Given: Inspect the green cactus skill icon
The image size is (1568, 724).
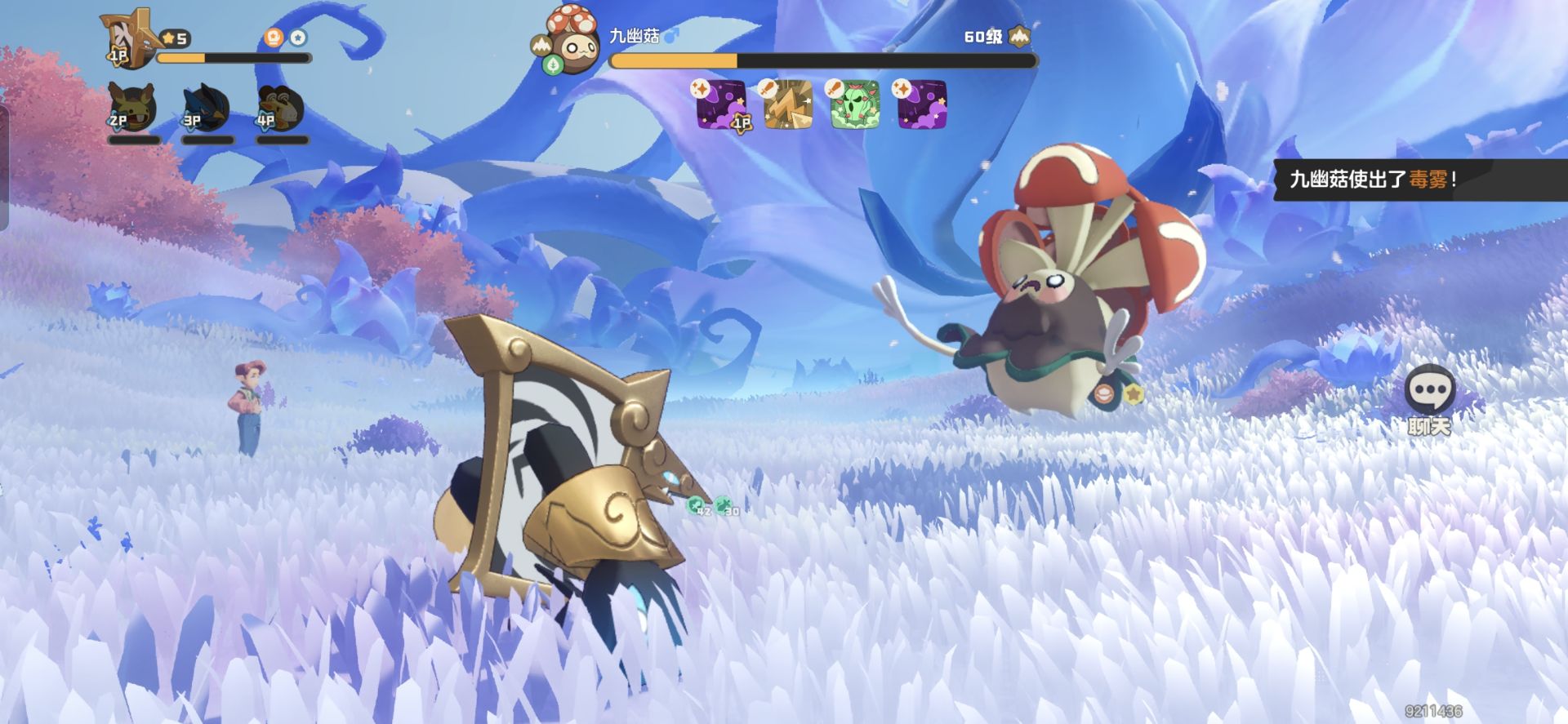Looking at the screenshot, I should point(855,104).
